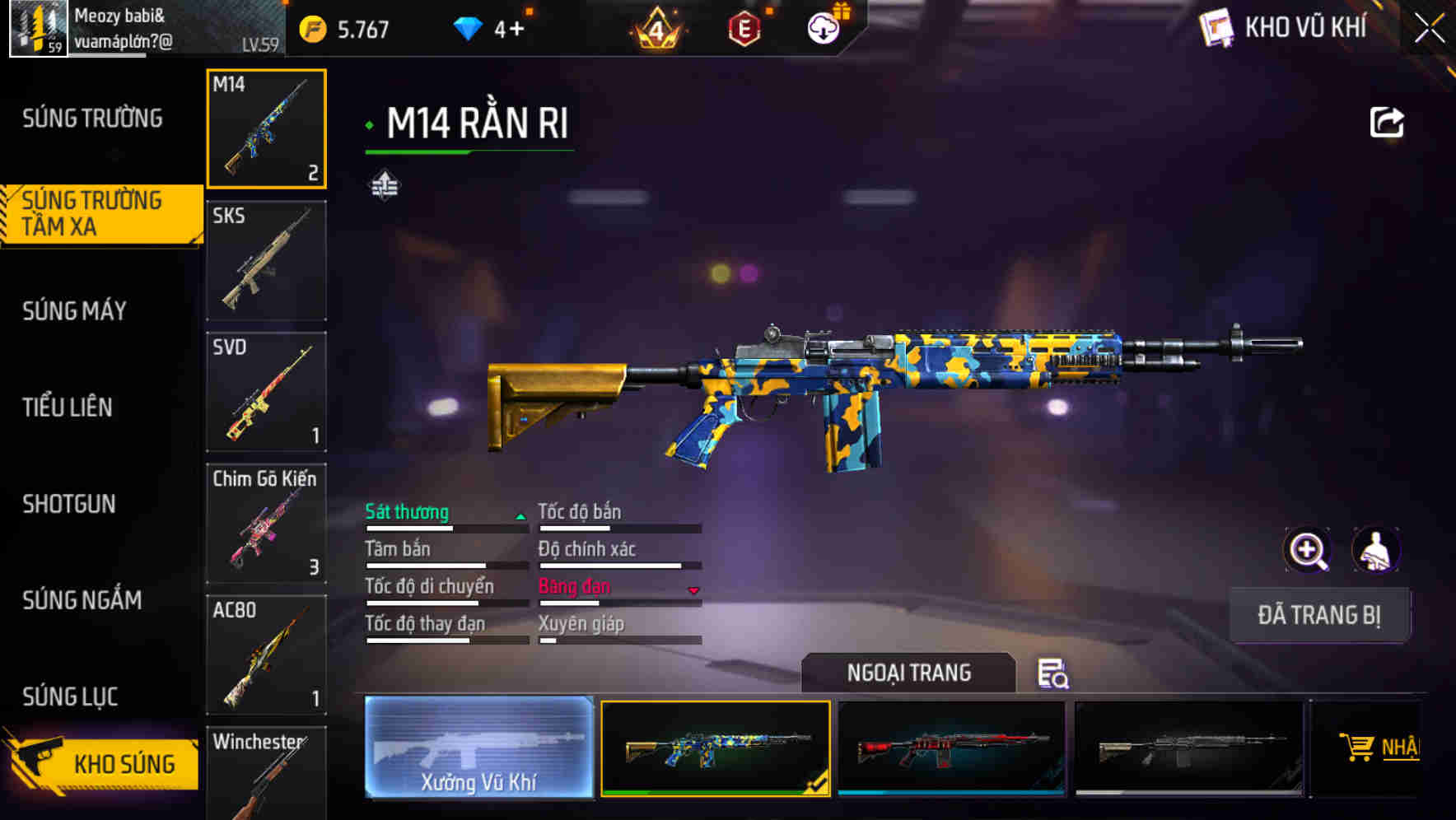1456x820 pixels.
Task: Select the SHOTGUN category in sidebar
Action: click(69, 504)
